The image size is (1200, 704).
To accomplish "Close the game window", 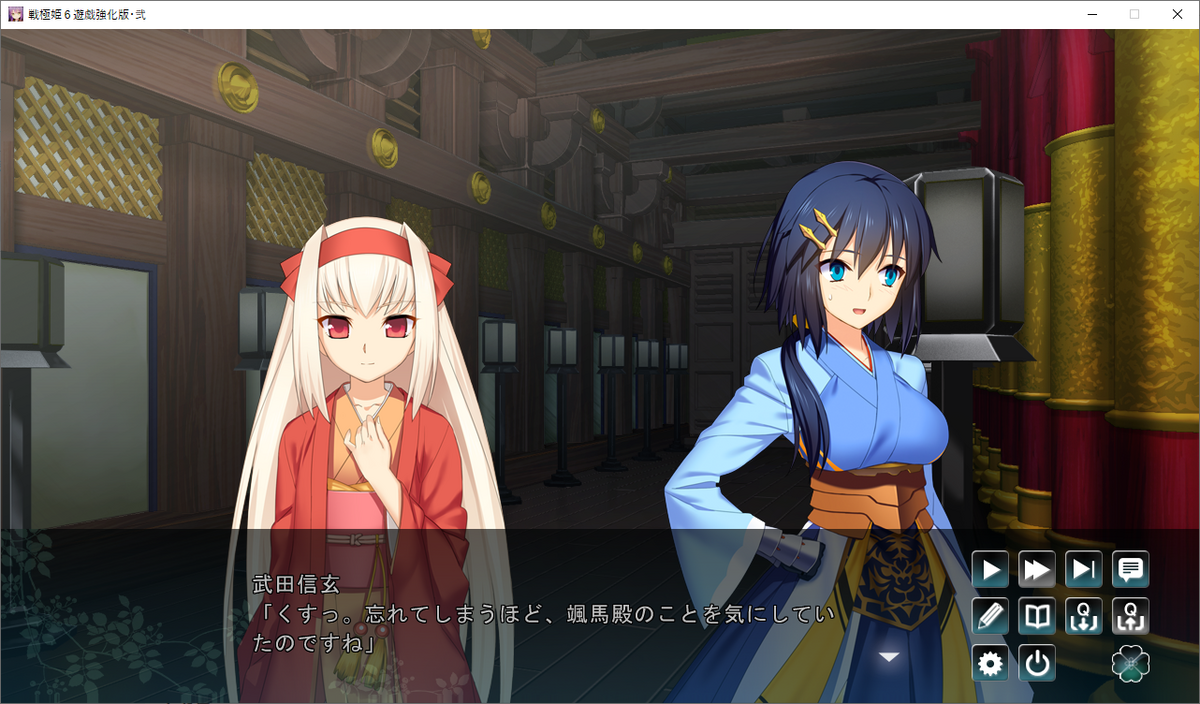I will (x=1176, y=14).
